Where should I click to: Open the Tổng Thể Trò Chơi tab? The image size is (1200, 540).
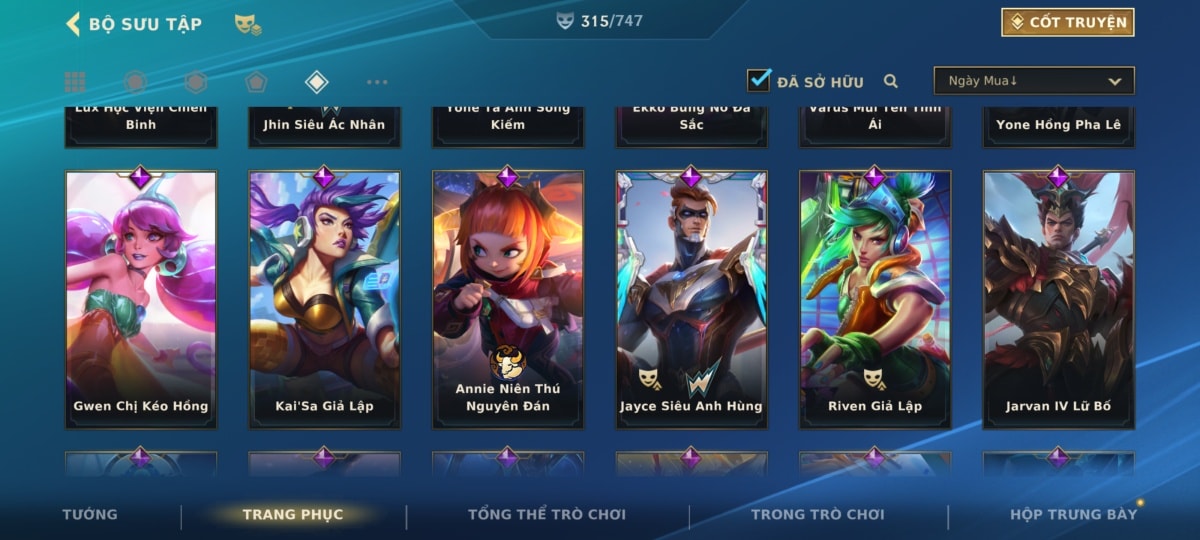[547, 515]
